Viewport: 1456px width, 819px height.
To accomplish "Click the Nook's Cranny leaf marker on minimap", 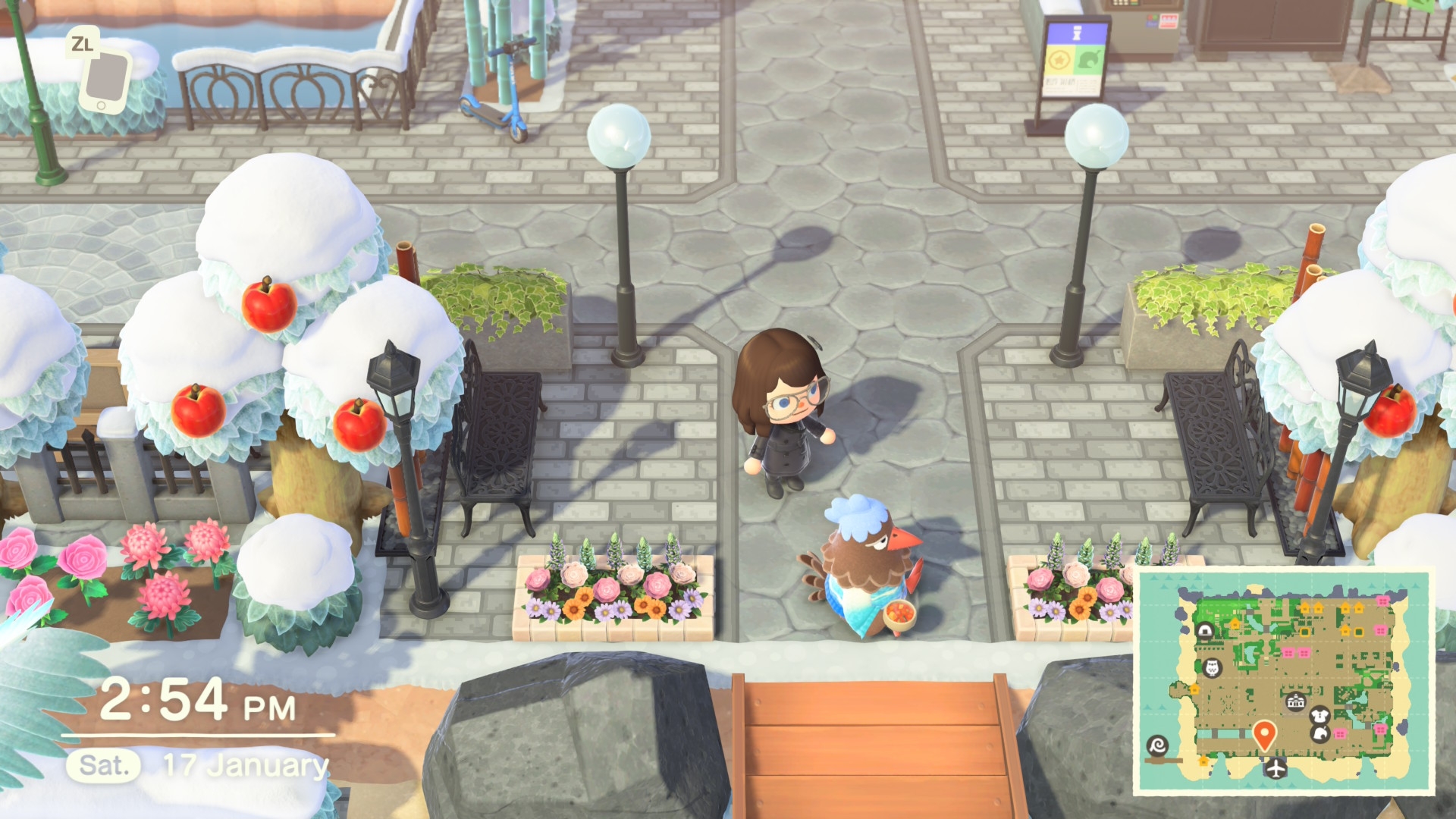I will pos(1320,733).
